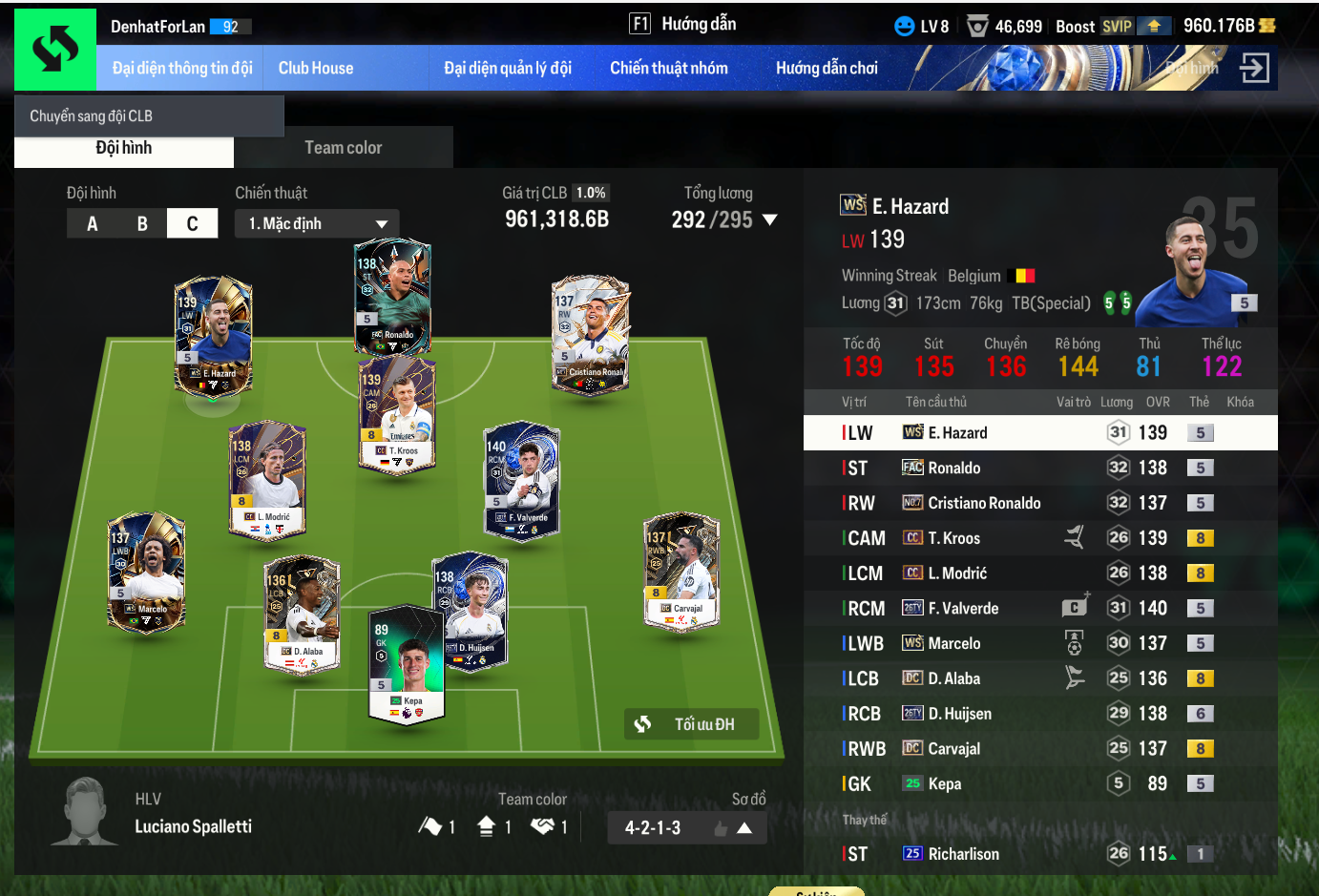Open Hướng dẫn chơi menu
Viewport: 1319px width, 896px height.
tap(827, 68)
